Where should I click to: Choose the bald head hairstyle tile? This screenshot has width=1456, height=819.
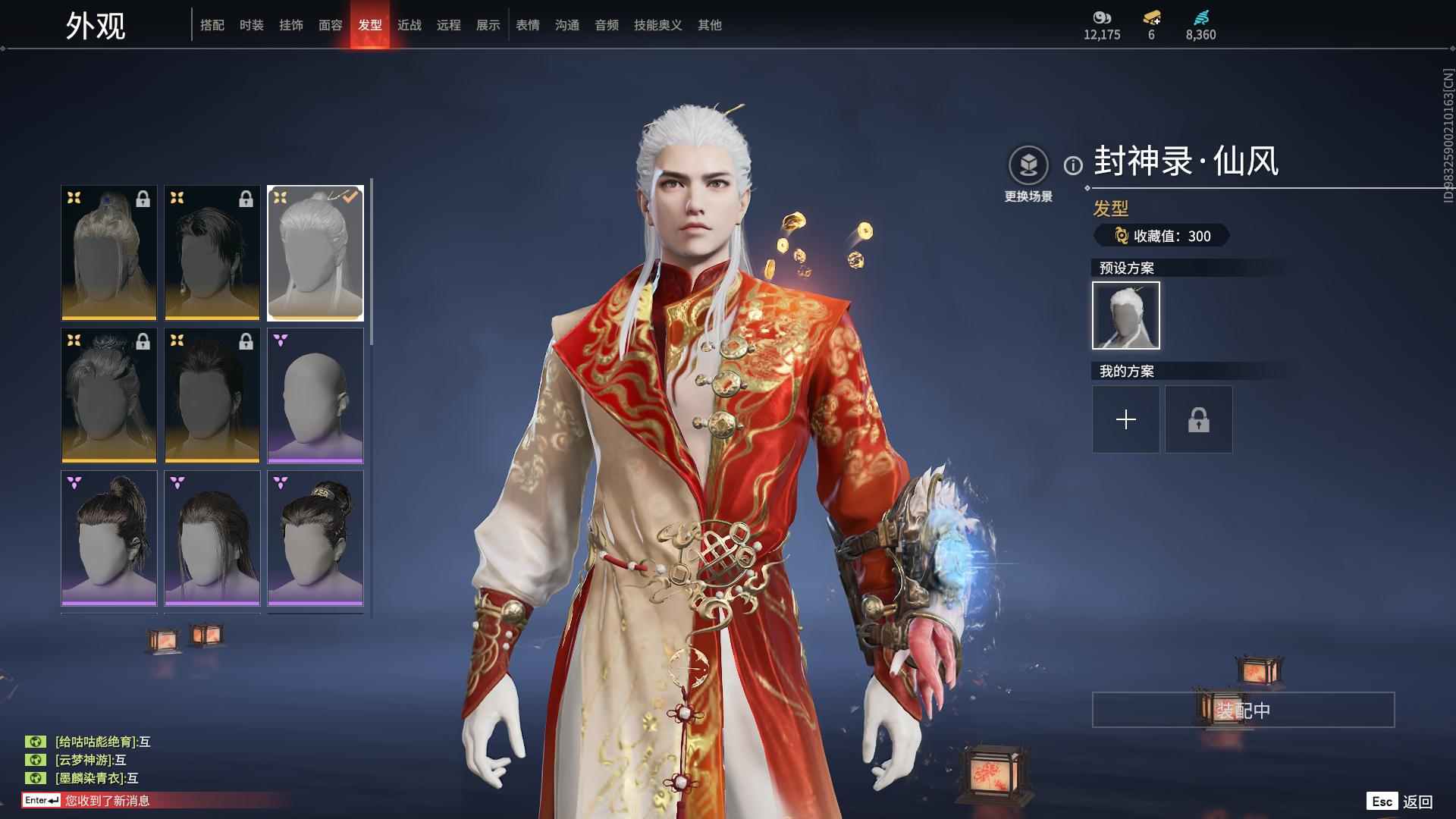click(315, 396)
